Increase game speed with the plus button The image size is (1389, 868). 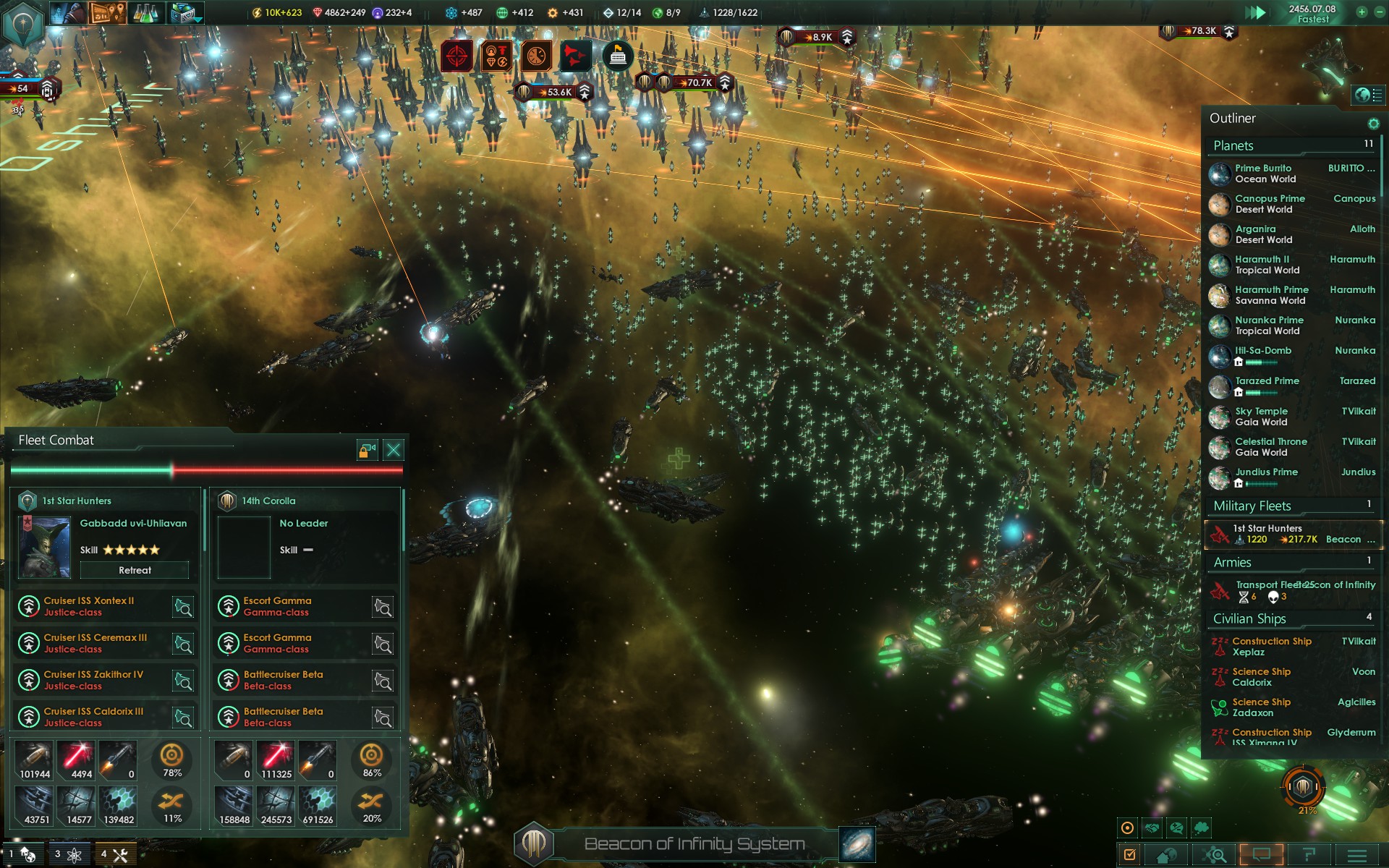tap(1362, 12)
